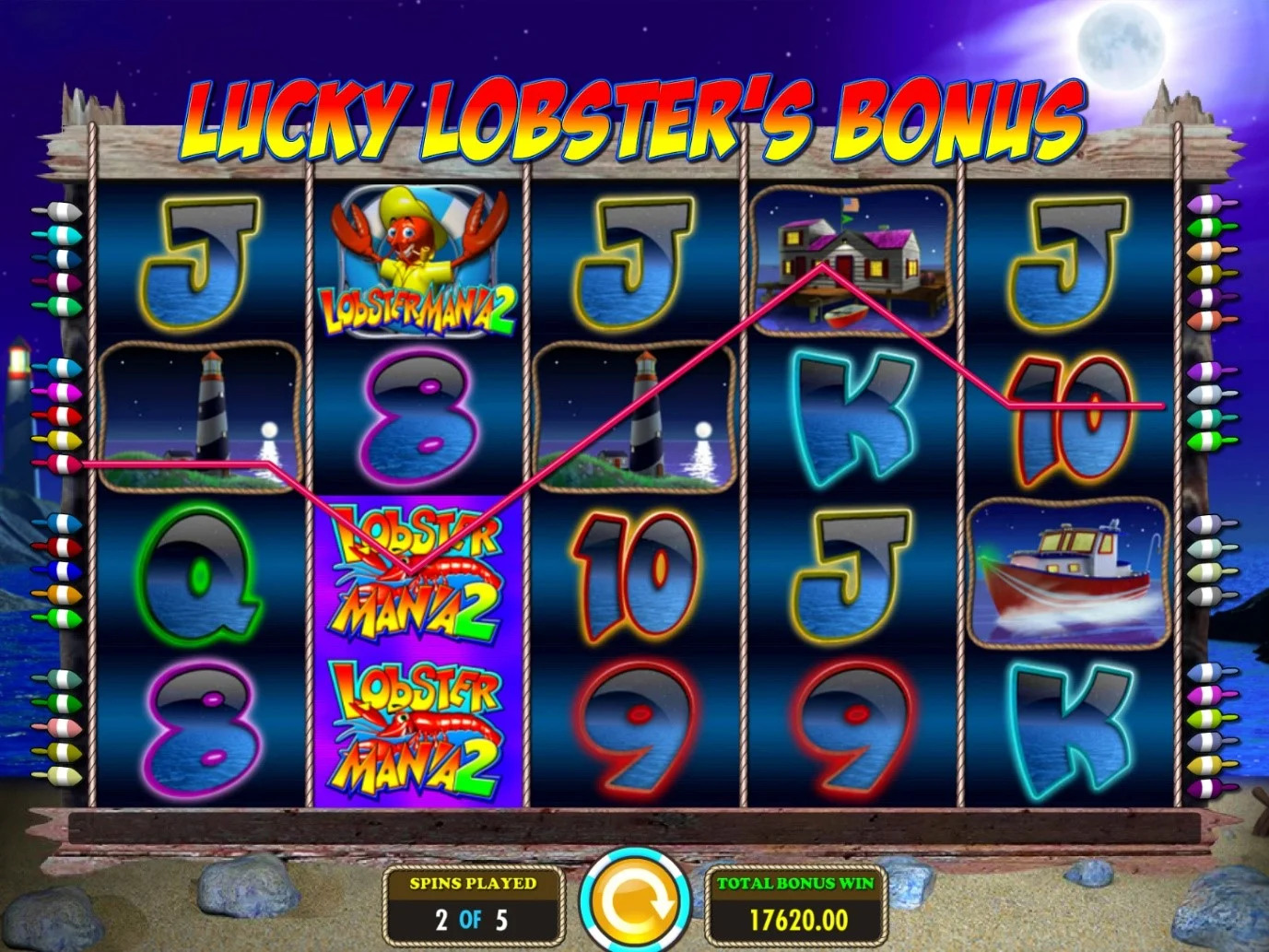Select the Q symbol on reel one
Screen dimensions: 1269x952
pyautogui.click(x=201, y=576)
